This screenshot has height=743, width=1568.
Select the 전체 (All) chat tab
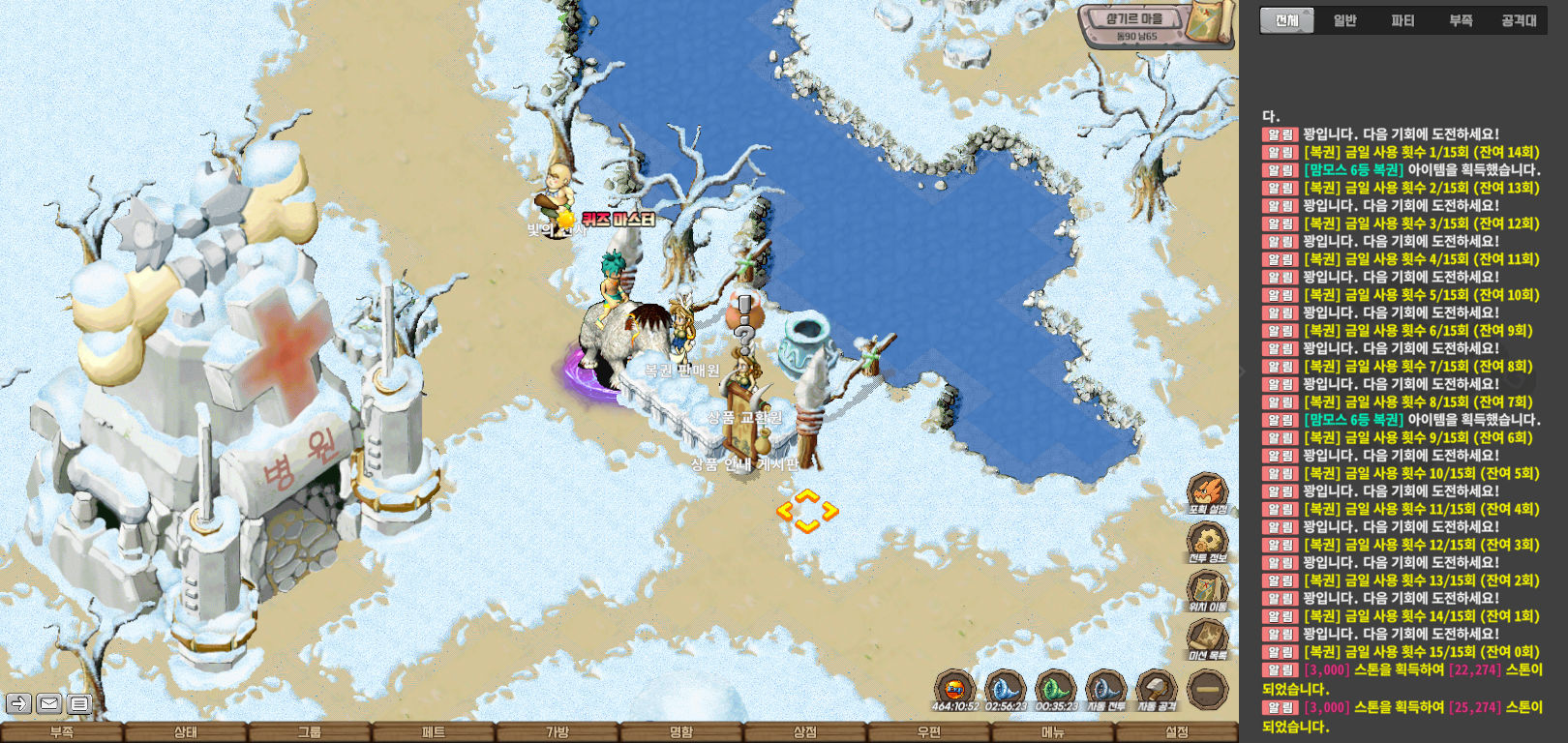pyautogui.click(x=1286, y=20)
